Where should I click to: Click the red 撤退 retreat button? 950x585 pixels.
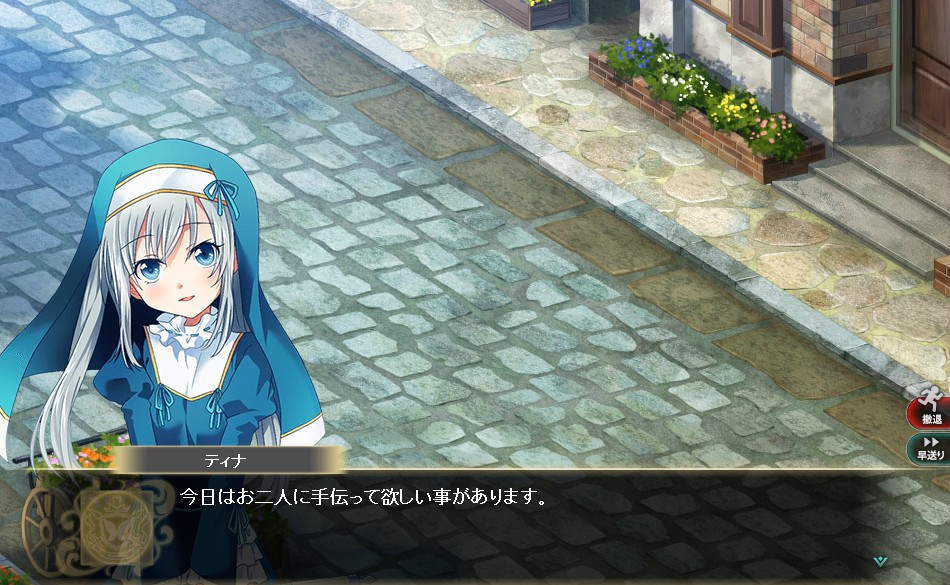(931, 408)
